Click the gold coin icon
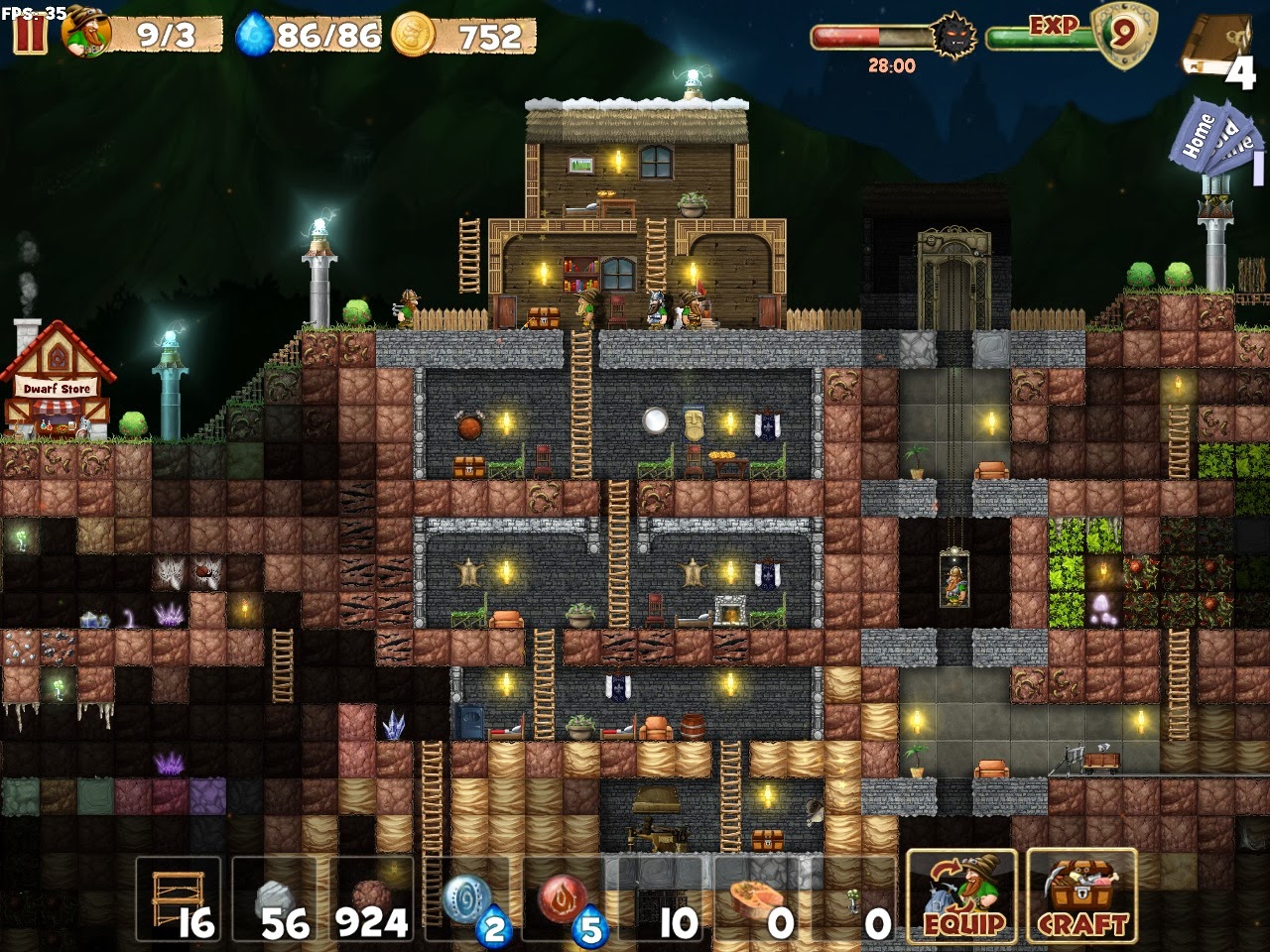Image resolution: width=1270 pixels, height=952 pixels. [413, 36]
